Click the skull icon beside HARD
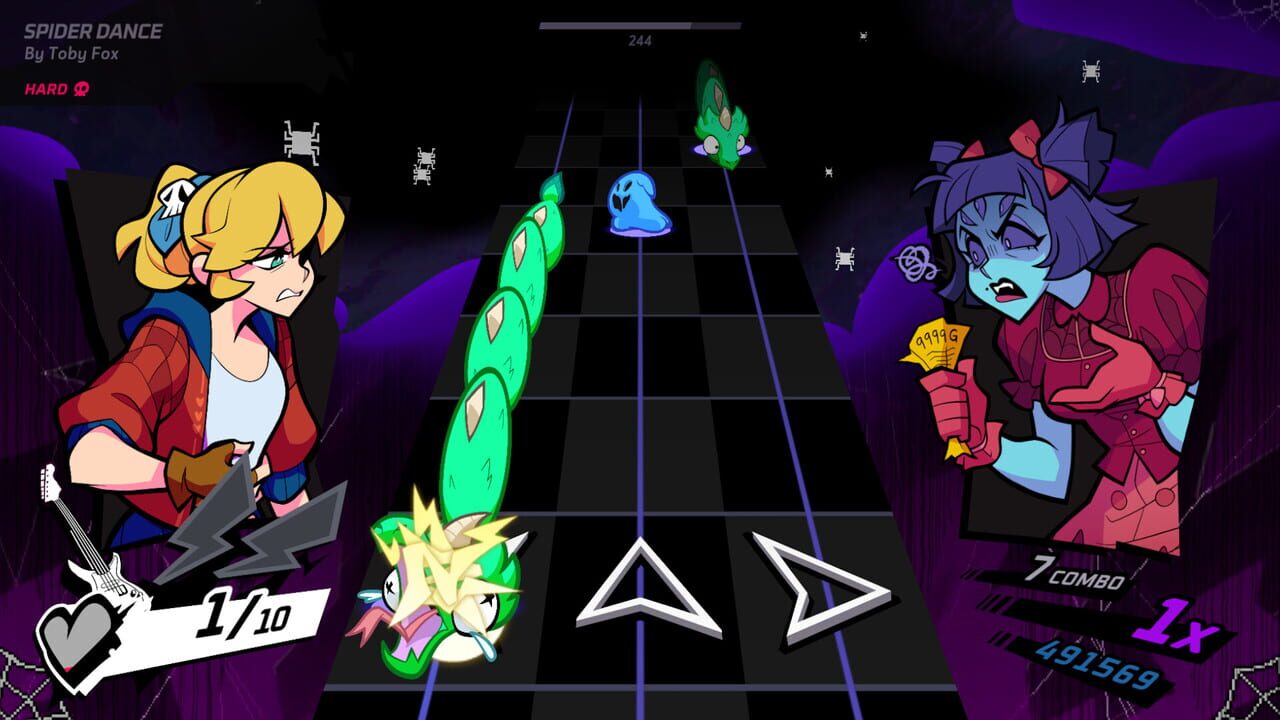This screenshot has height=720, width=1280. tap(80, 88)
